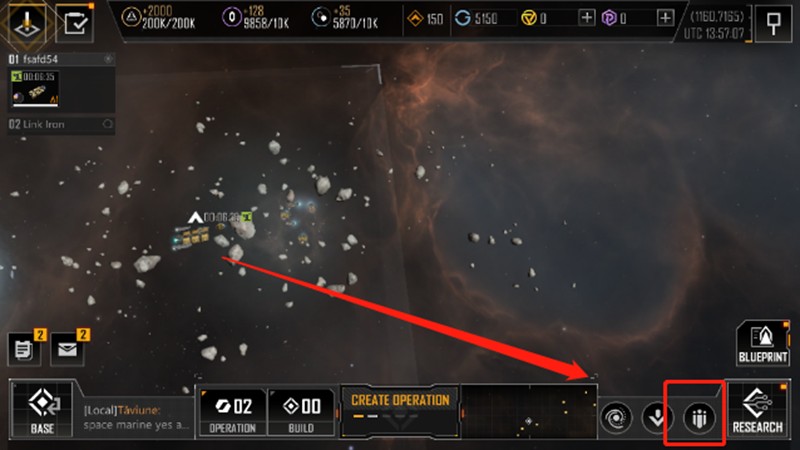Select the fleet ship emblem icon
The image size is (800, 450).
[21, 21]
